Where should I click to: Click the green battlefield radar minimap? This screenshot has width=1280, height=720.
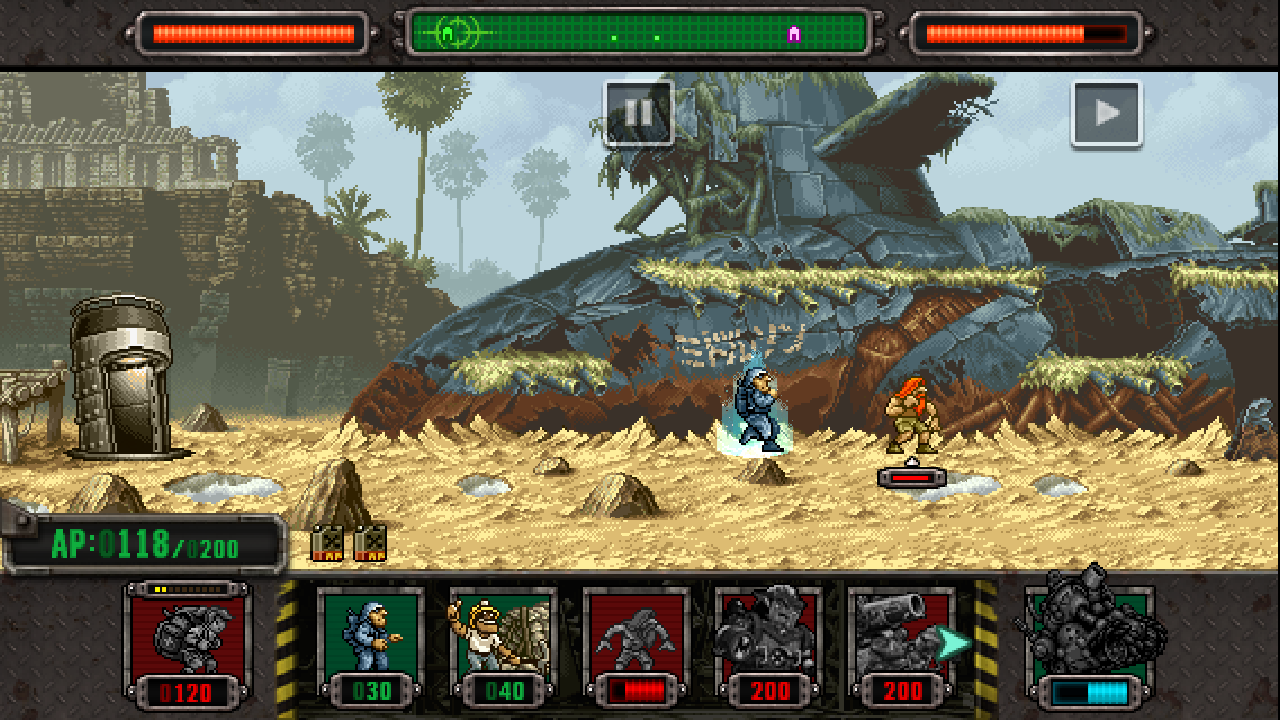[x=640, y=34]
